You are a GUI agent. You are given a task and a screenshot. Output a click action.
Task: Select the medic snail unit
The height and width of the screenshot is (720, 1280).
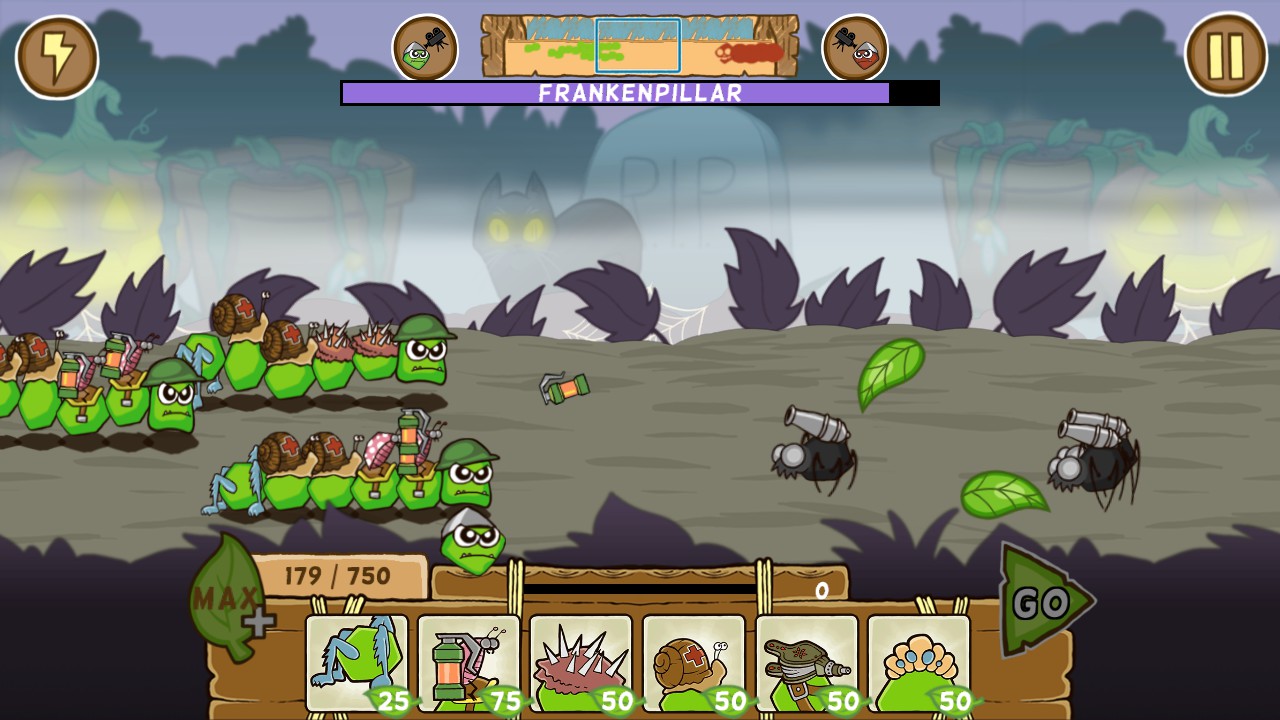tap(694, 662)
